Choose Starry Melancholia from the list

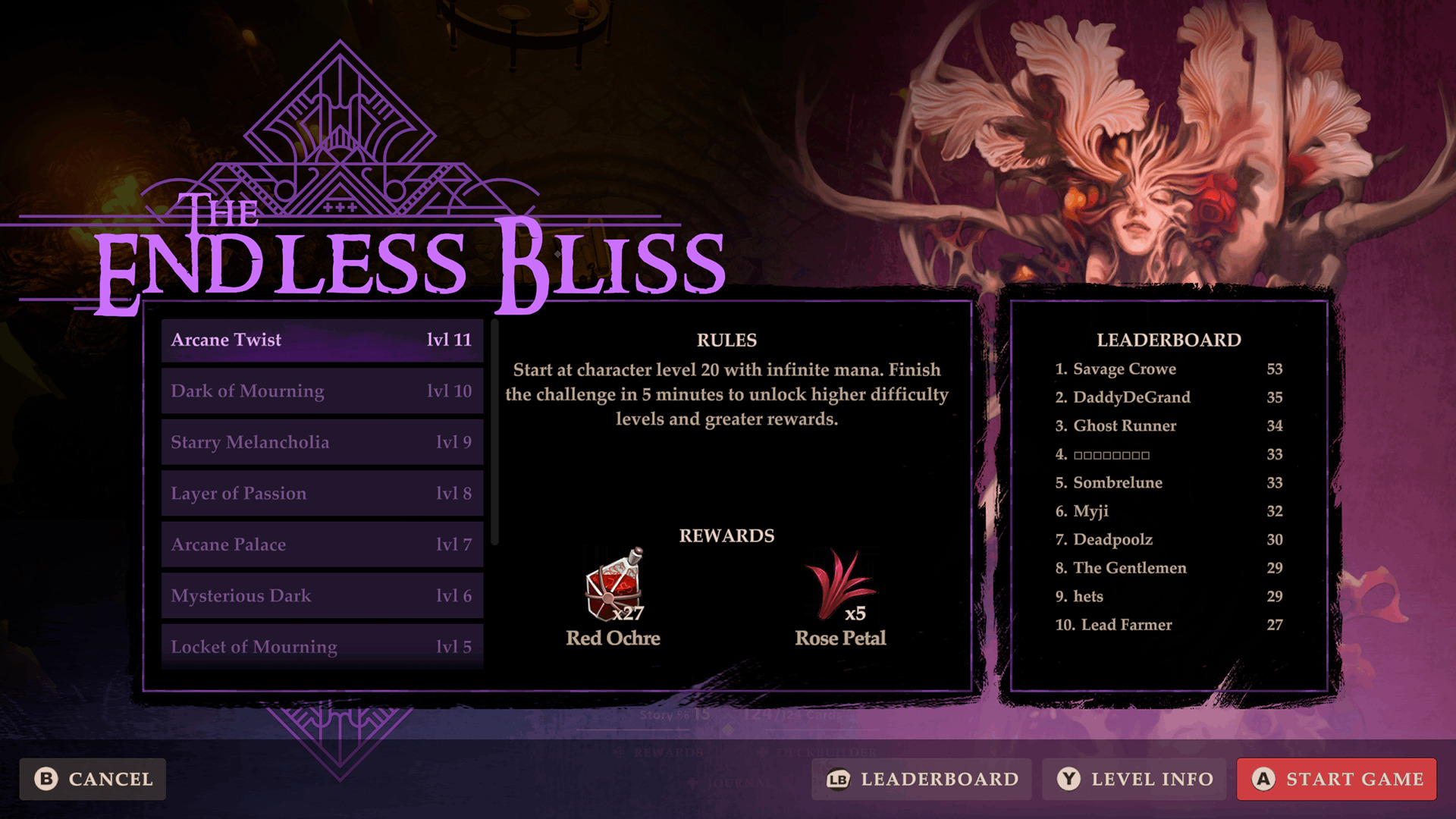322,442
